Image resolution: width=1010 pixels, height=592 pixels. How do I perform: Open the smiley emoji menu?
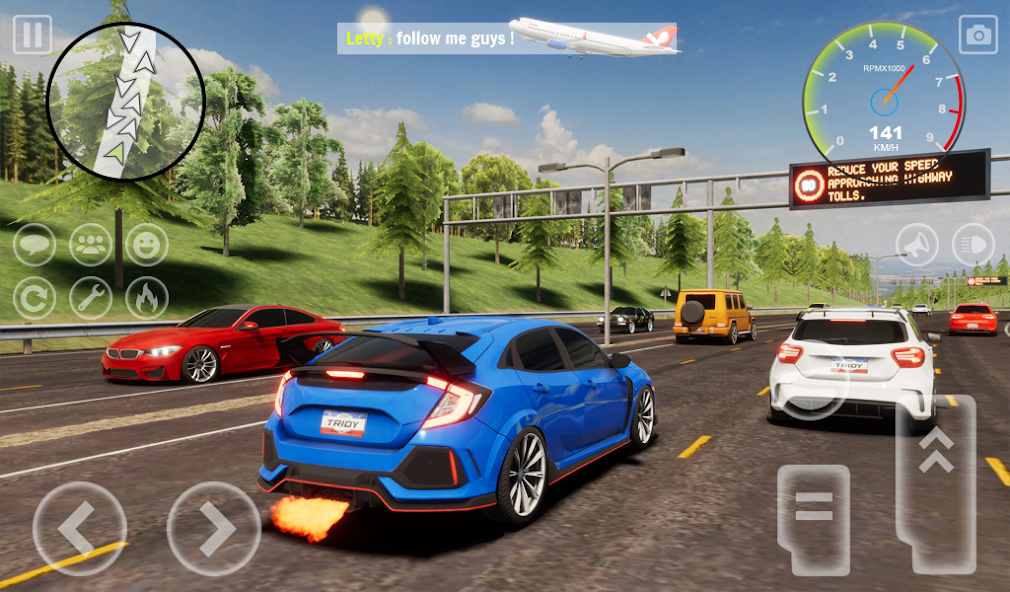(x=147, y=245)
